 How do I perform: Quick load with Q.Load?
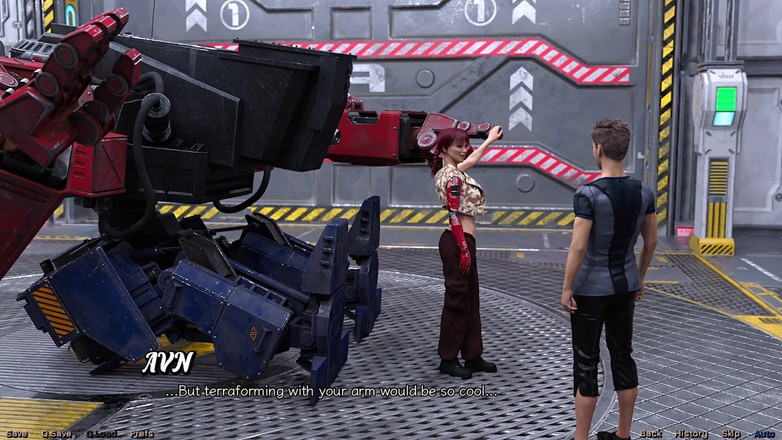102,434
